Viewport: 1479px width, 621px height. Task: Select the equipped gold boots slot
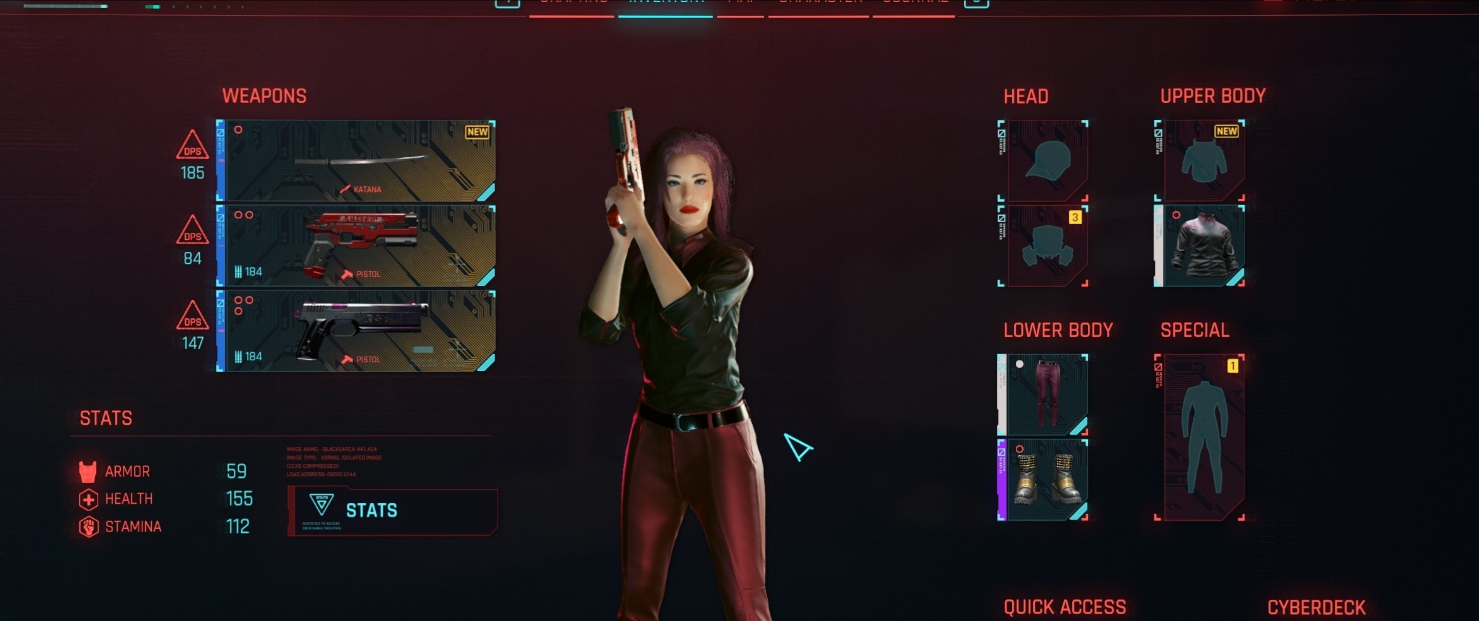(1044, 480)
